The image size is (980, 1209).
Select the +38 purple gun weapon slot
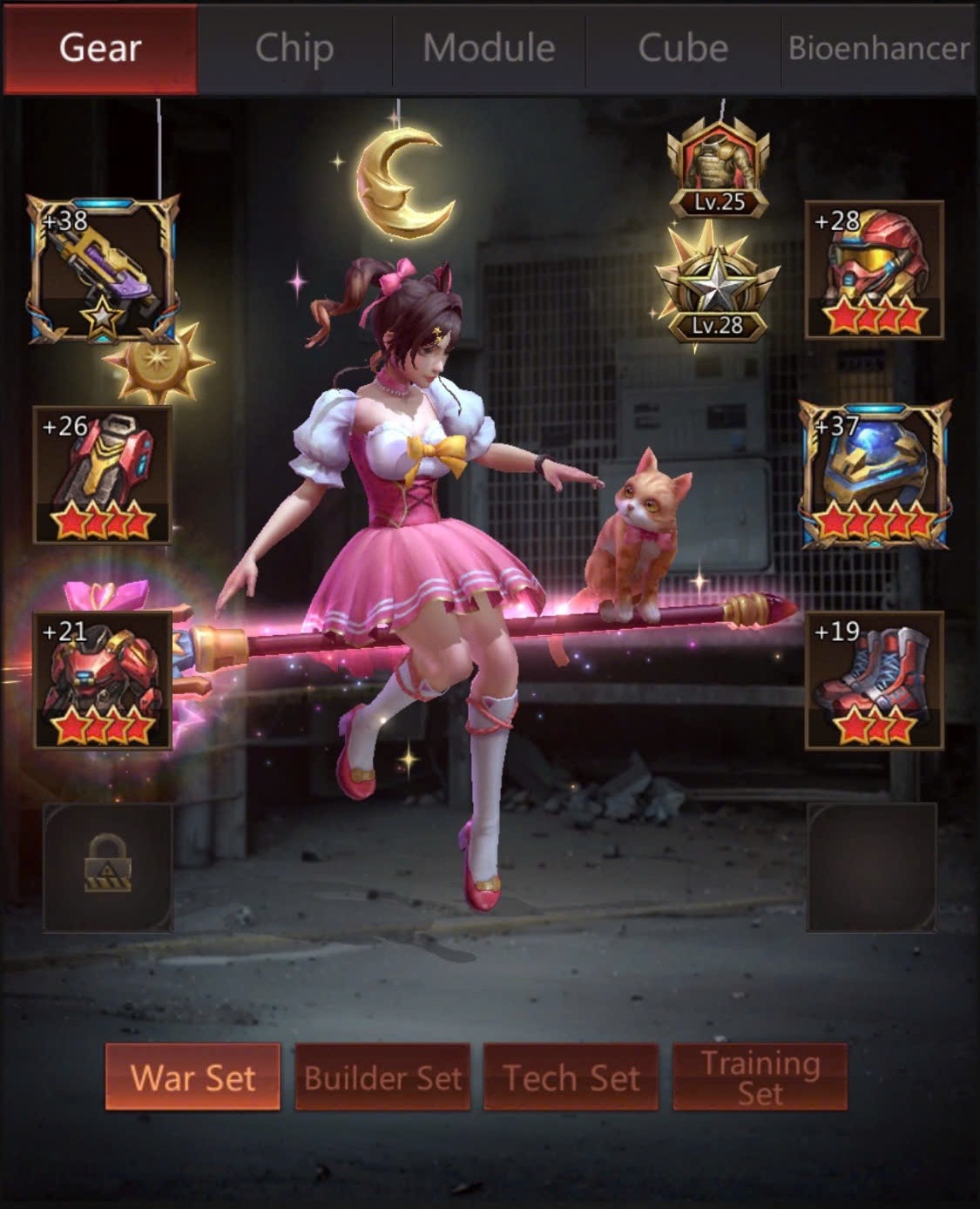point(103,270)
